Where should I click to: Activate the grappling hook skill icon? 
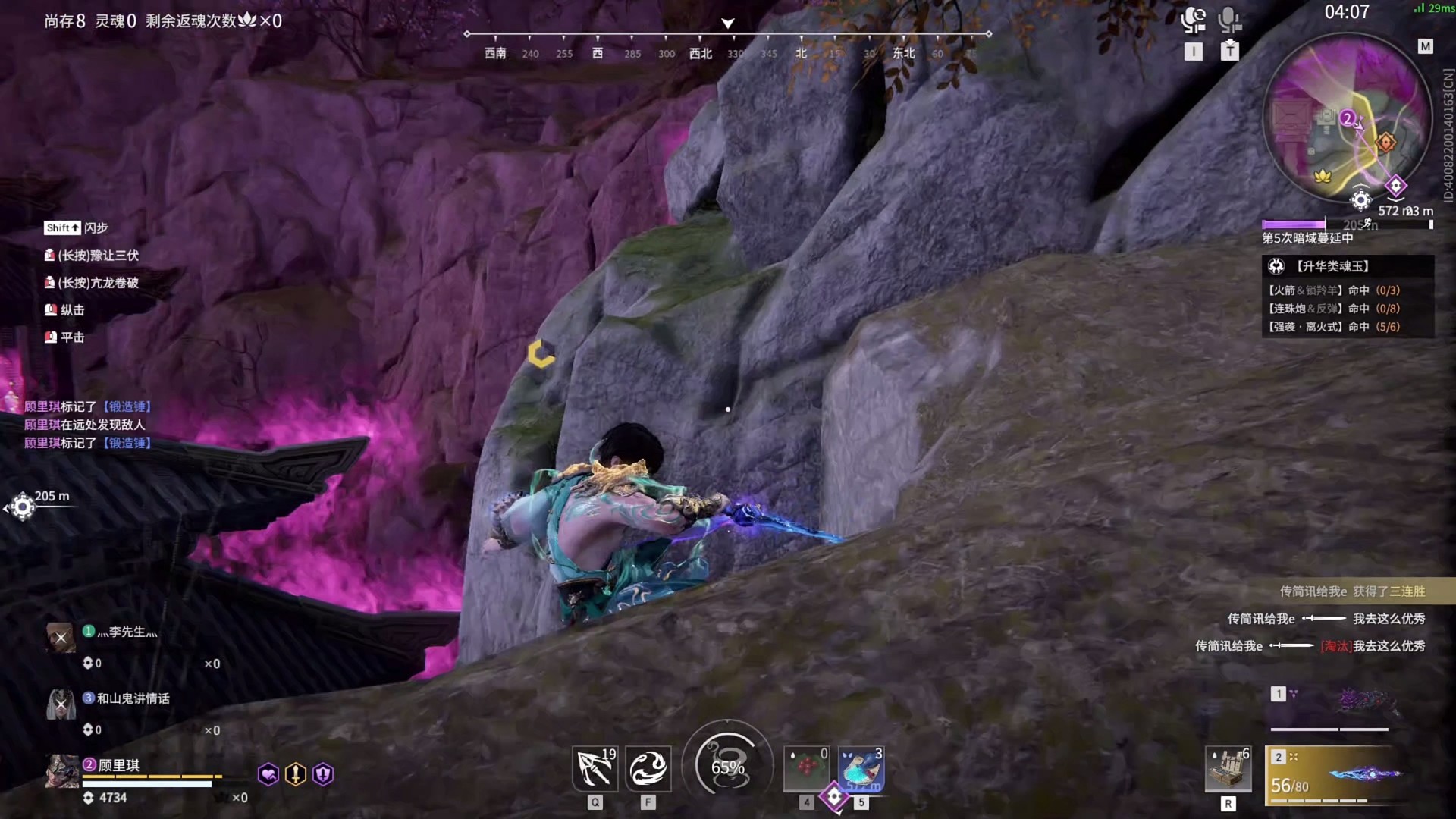click(x=595, y=769)
